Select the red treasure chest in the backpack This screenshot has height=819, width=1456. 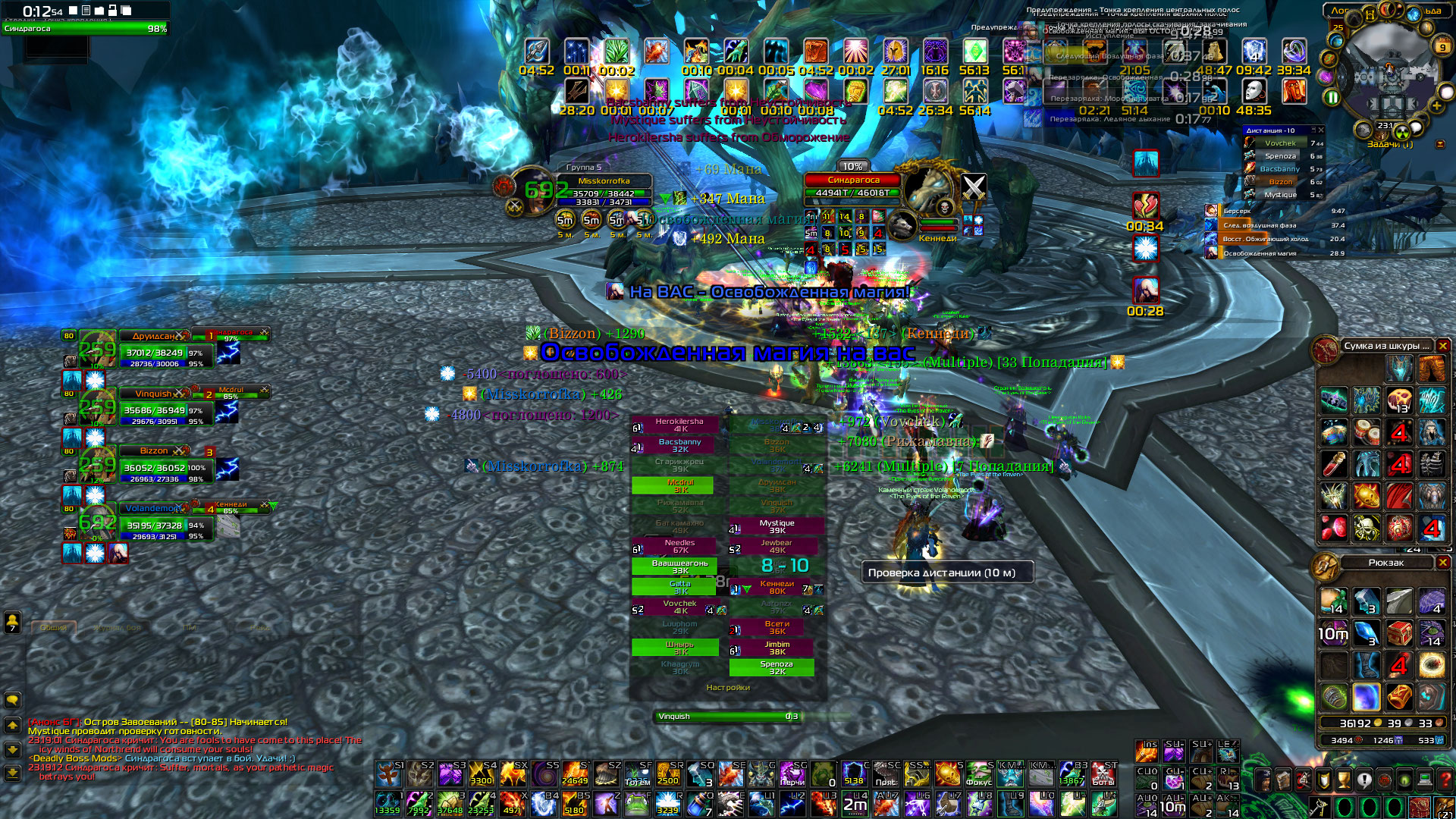click(x=1400, y=632)
